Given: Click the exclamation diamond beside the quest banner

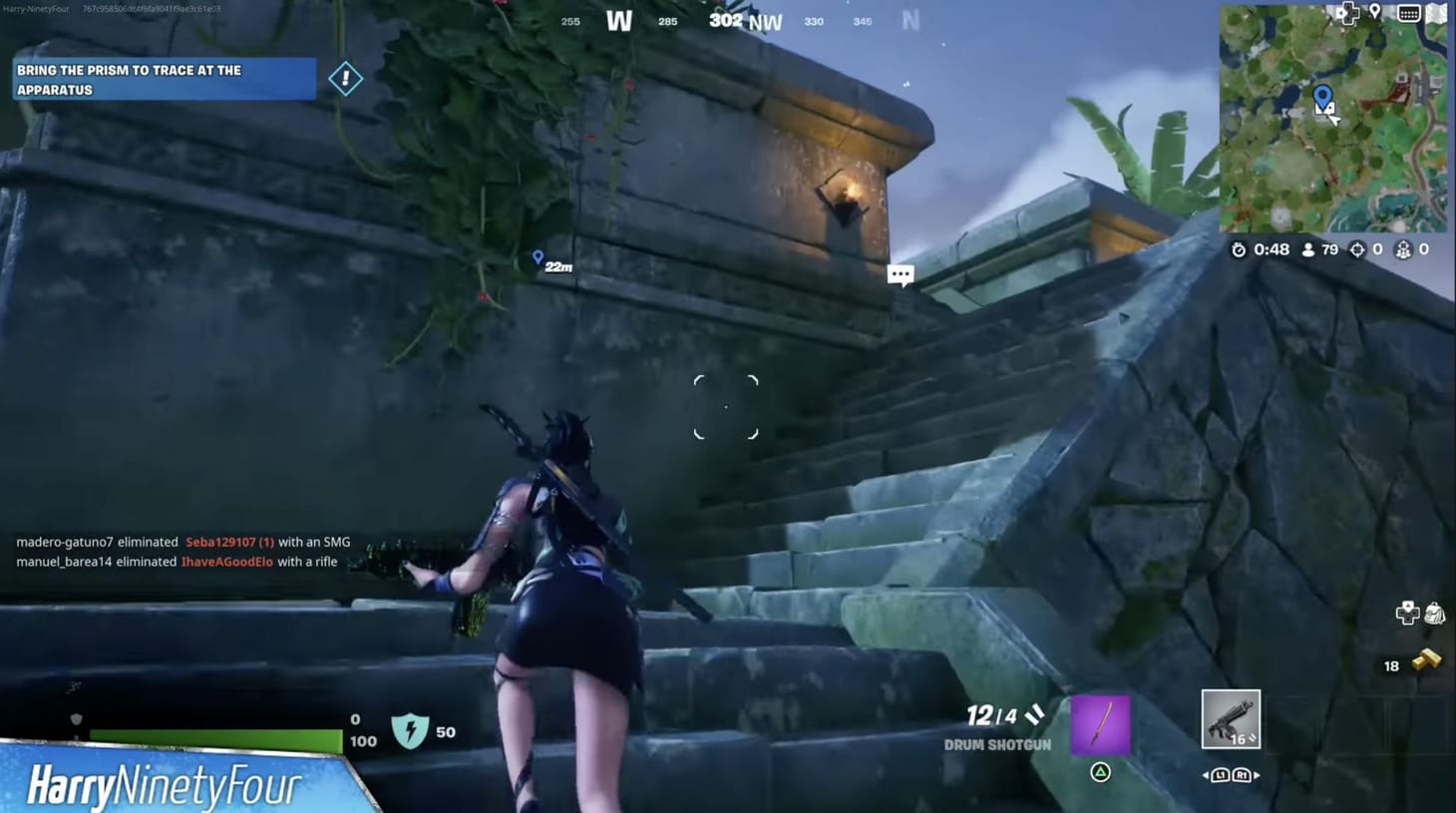Looking at the screenshot, I should click(346, 78).
